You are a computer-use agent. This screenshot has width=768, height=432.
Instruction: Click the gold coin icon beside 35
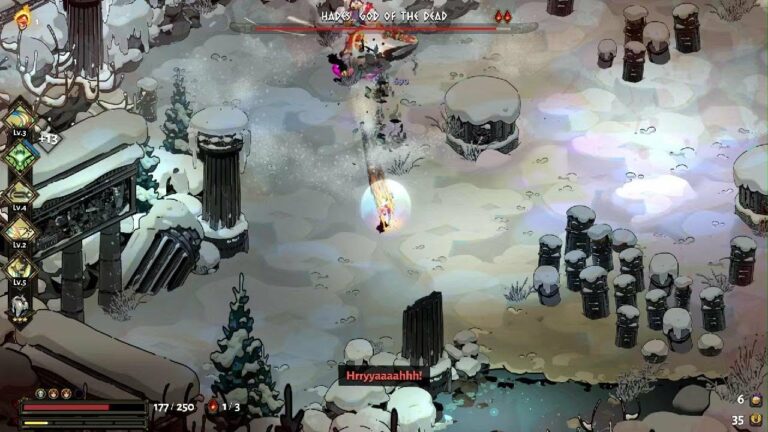[754, 420]
